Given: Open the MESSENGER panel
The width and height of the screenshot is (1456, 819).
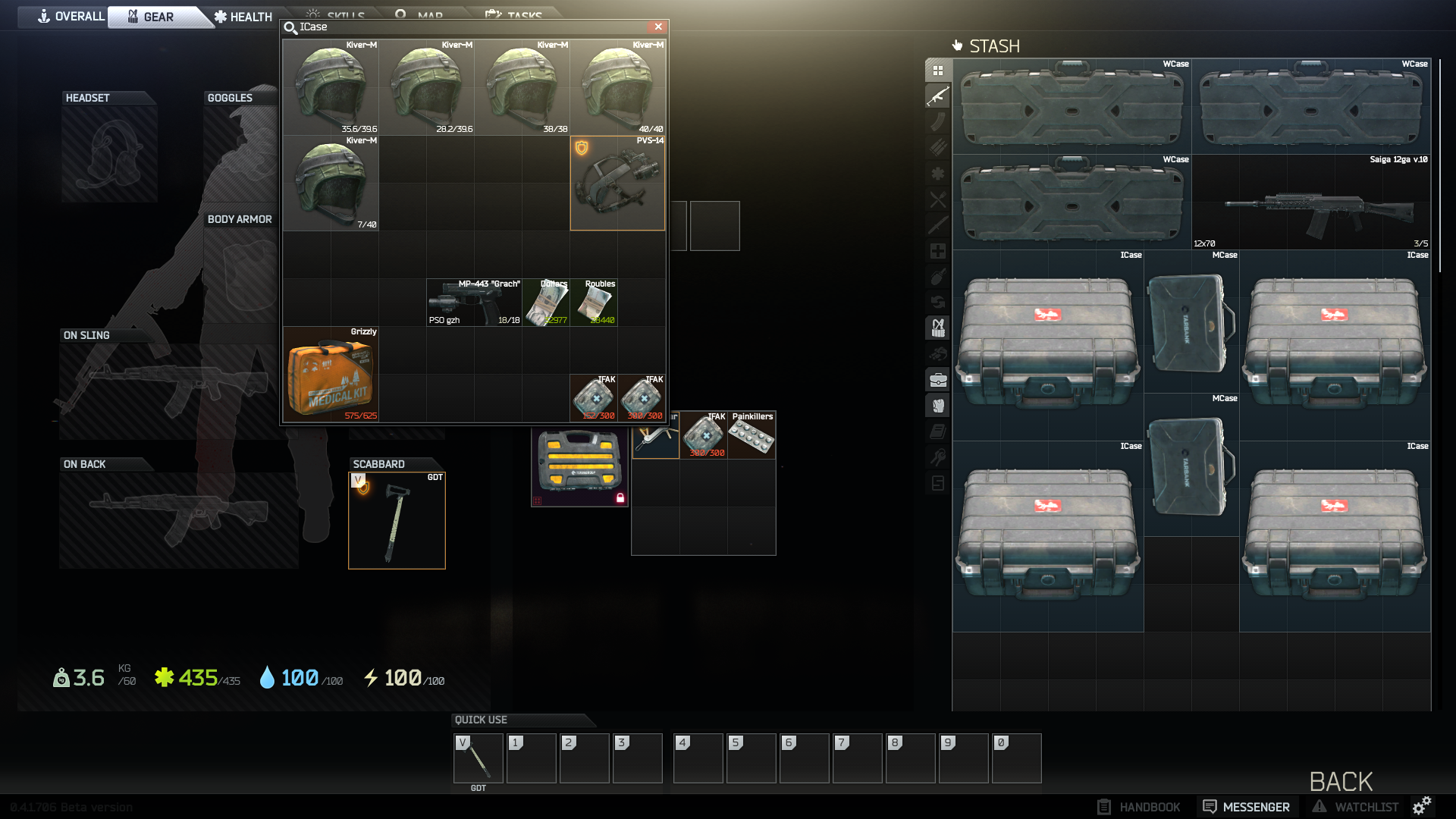Looking at the screenshot, I should (x=1247, y=806).
